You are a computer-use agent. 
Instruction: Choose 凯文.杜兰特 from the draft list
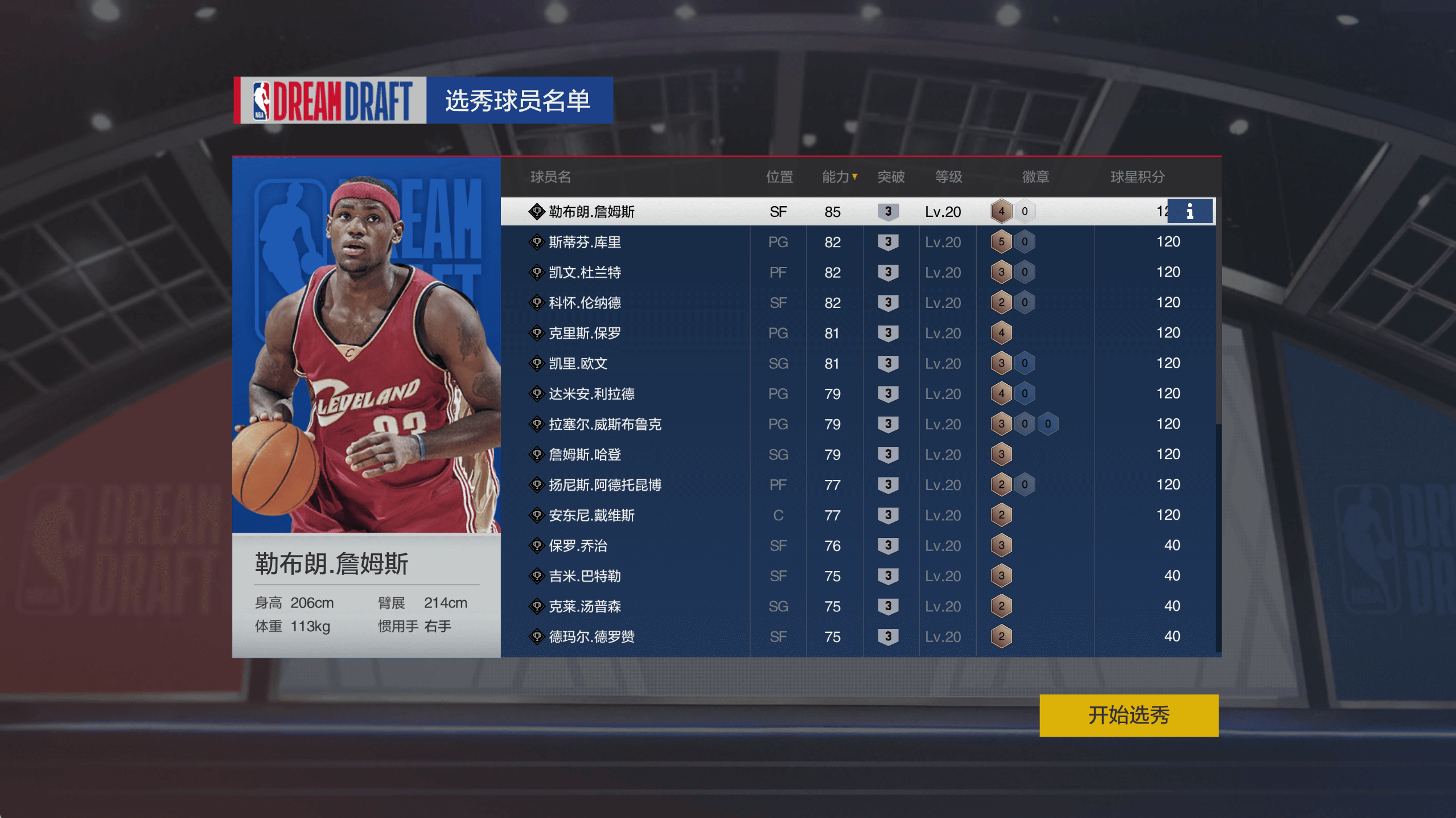[x=585, y=273]
